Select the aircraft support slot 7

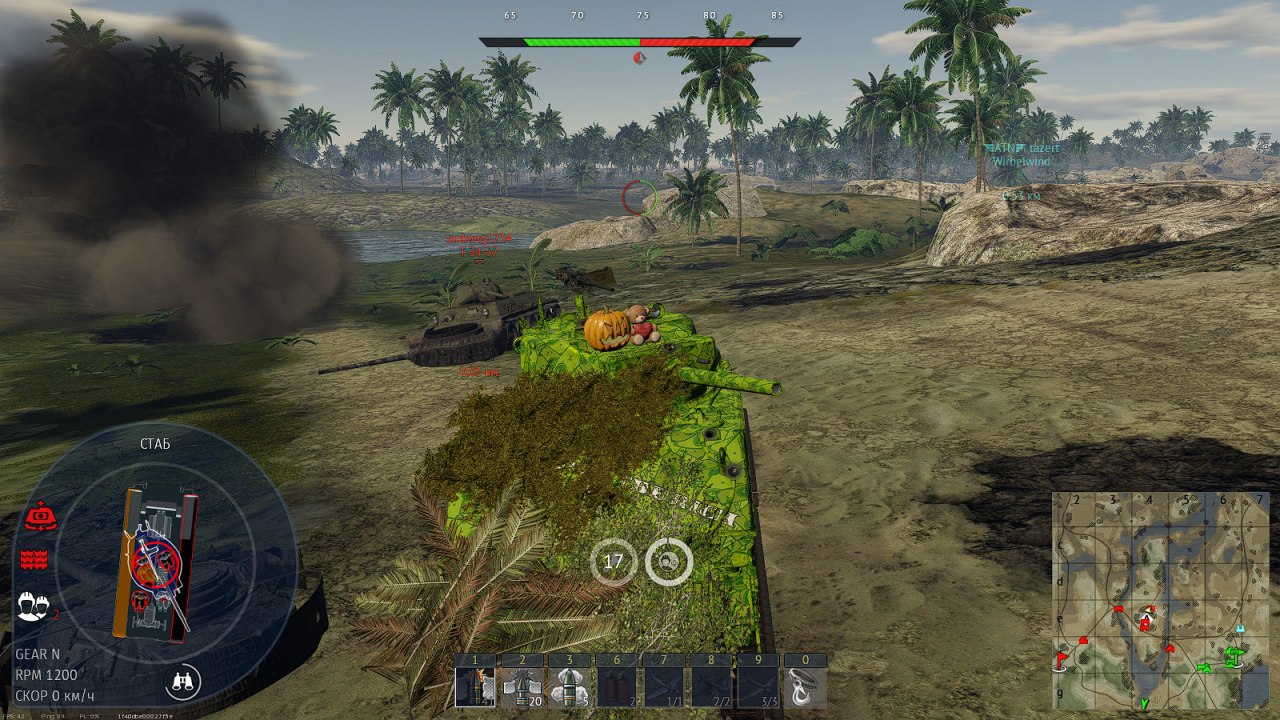664,687
